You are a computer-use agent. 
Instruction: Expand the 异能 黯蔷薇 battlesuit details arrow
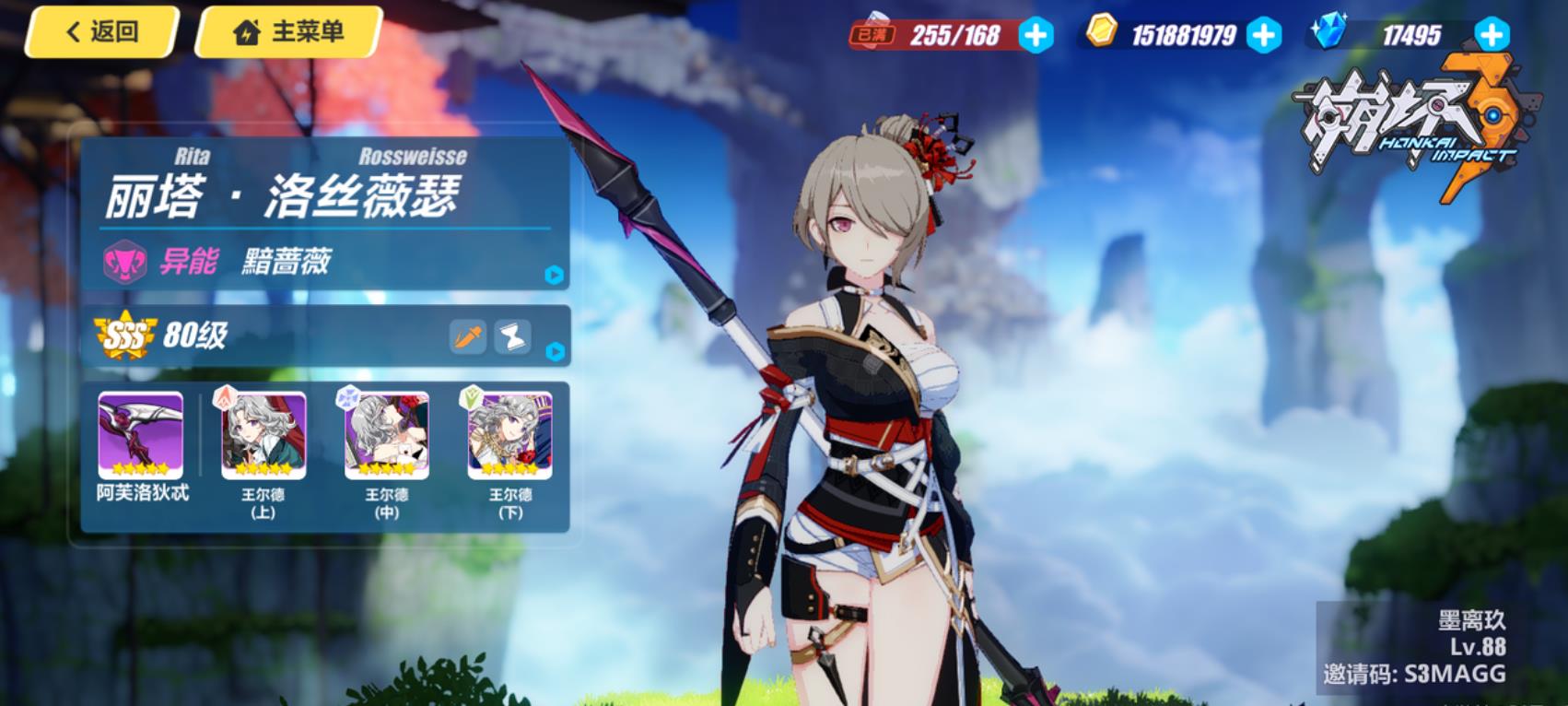(x=554, y=275)
